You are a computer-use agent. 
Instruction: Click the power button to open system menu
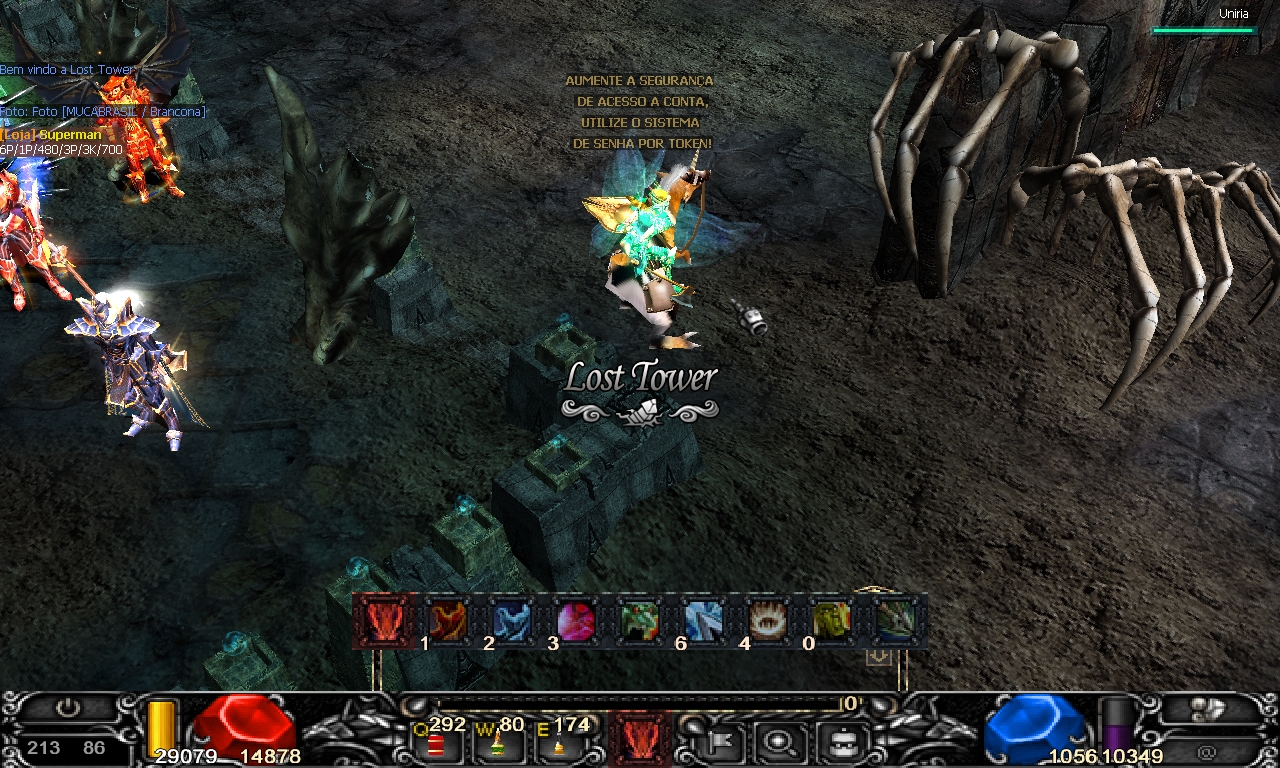[67, 707]
